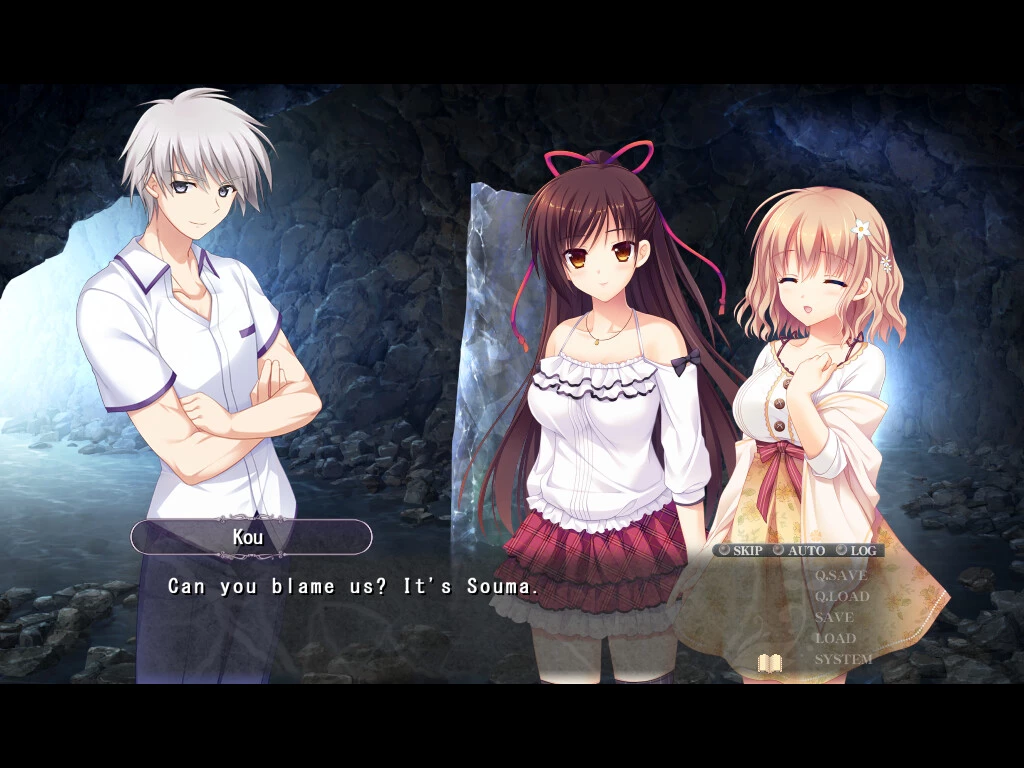The height and width of the screenshot is (768, 1024).
Task: Select Q.LOAD to quick load
Action: tap(841, 596)
